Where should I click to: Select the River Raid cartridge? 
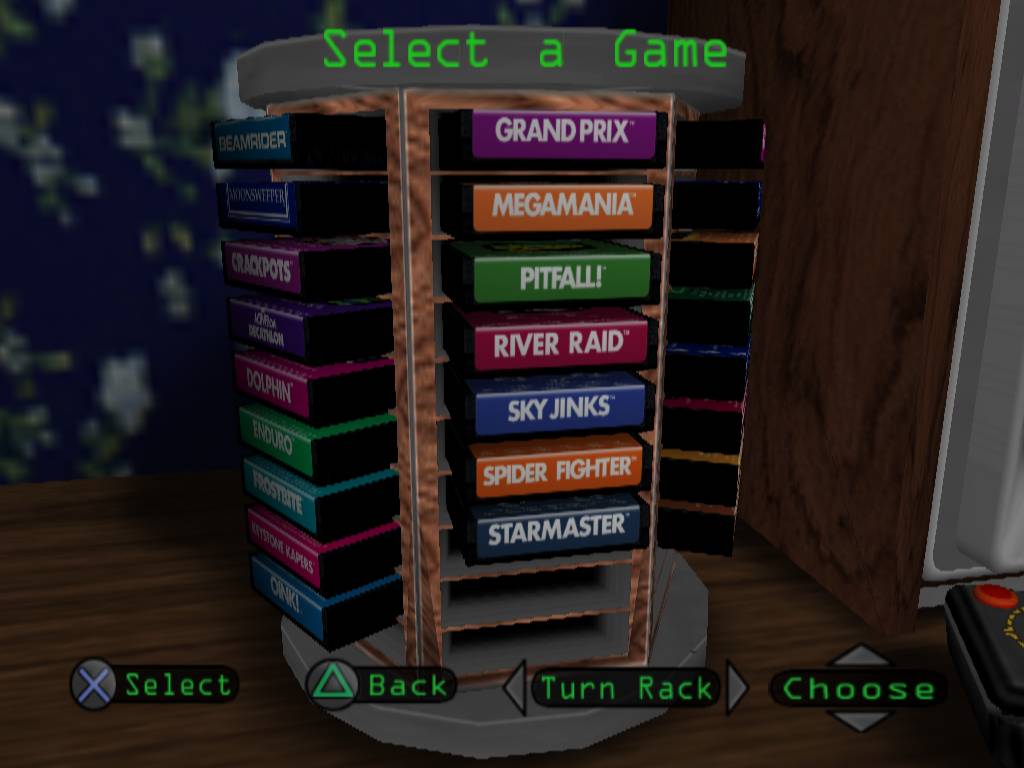coord(560,343)
